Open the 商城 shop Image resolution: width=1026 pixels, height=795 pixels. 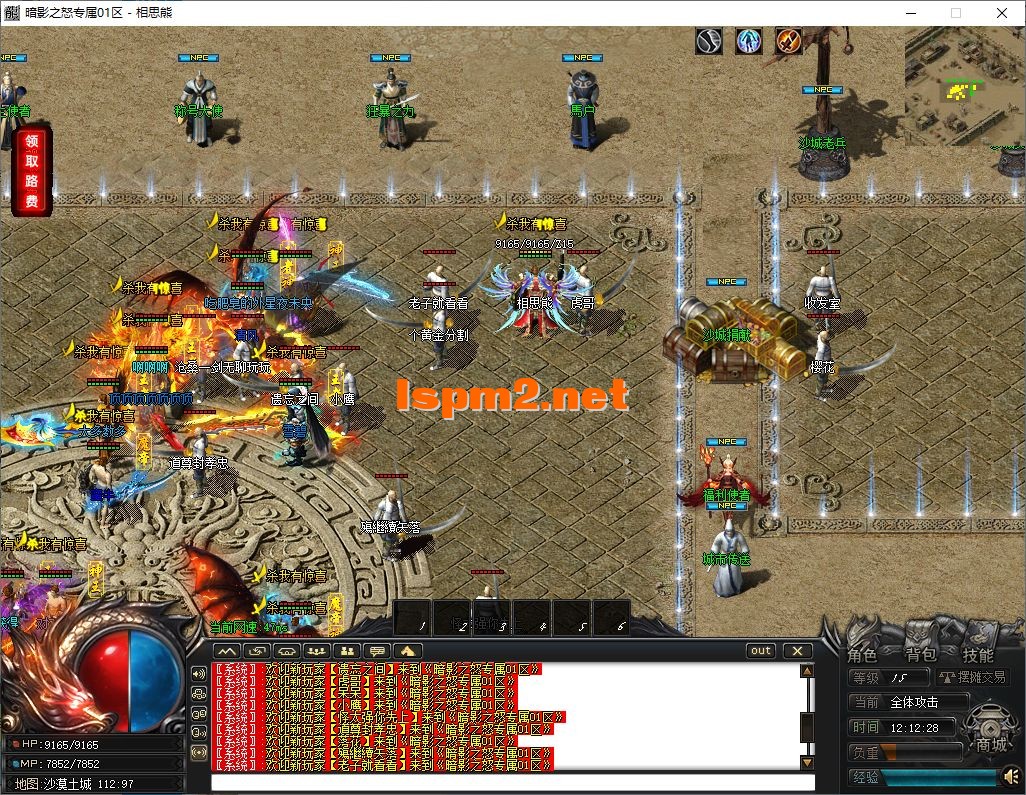tap(992, 743)
